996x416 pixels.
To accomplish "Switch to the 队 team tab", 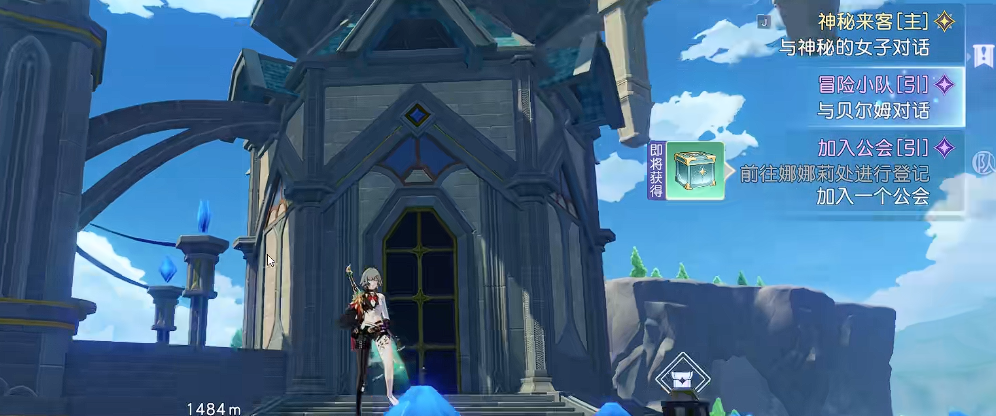I will [982, 161].
